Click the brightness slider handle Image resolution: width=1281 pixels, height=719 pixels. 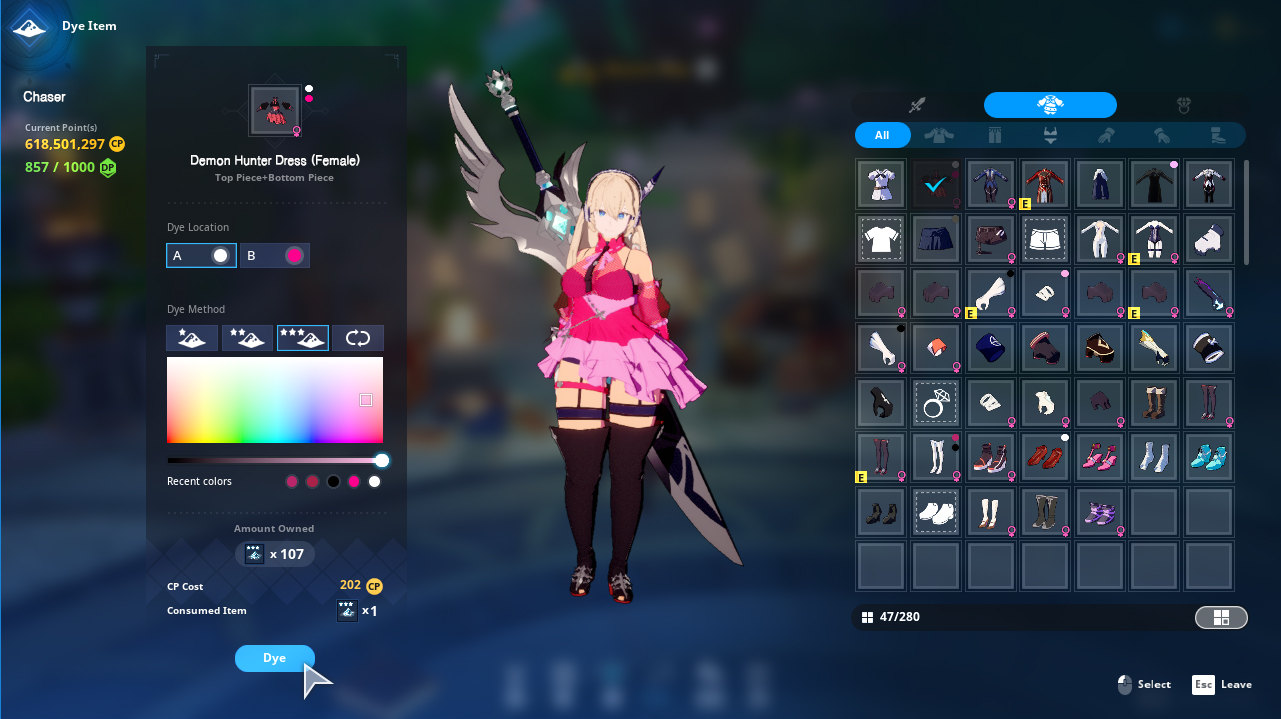[382, 460]
